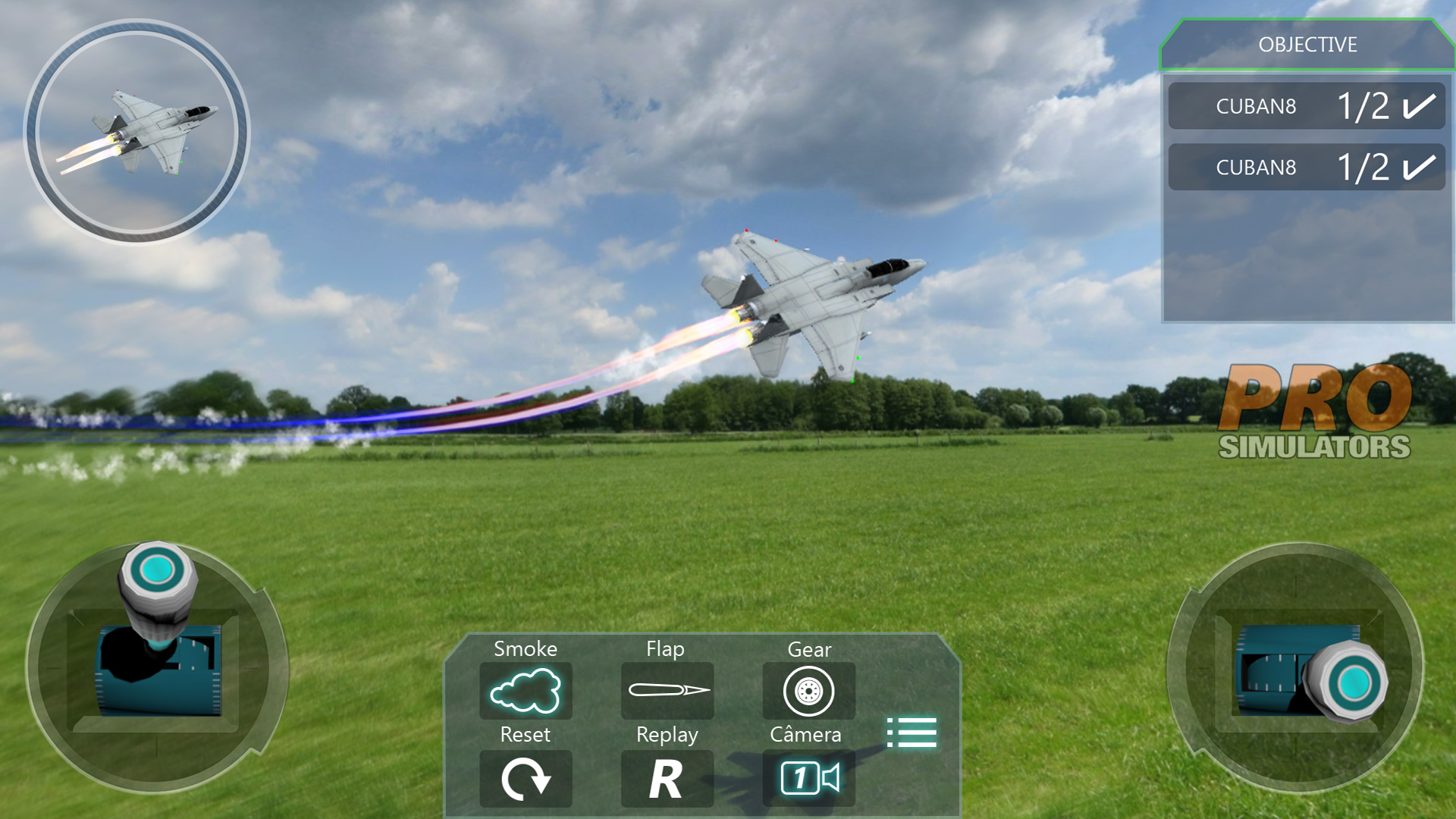1456x819 pixels.
Task: Select the first CUBAN8 objective entry
Action: tap(1306, 105)
